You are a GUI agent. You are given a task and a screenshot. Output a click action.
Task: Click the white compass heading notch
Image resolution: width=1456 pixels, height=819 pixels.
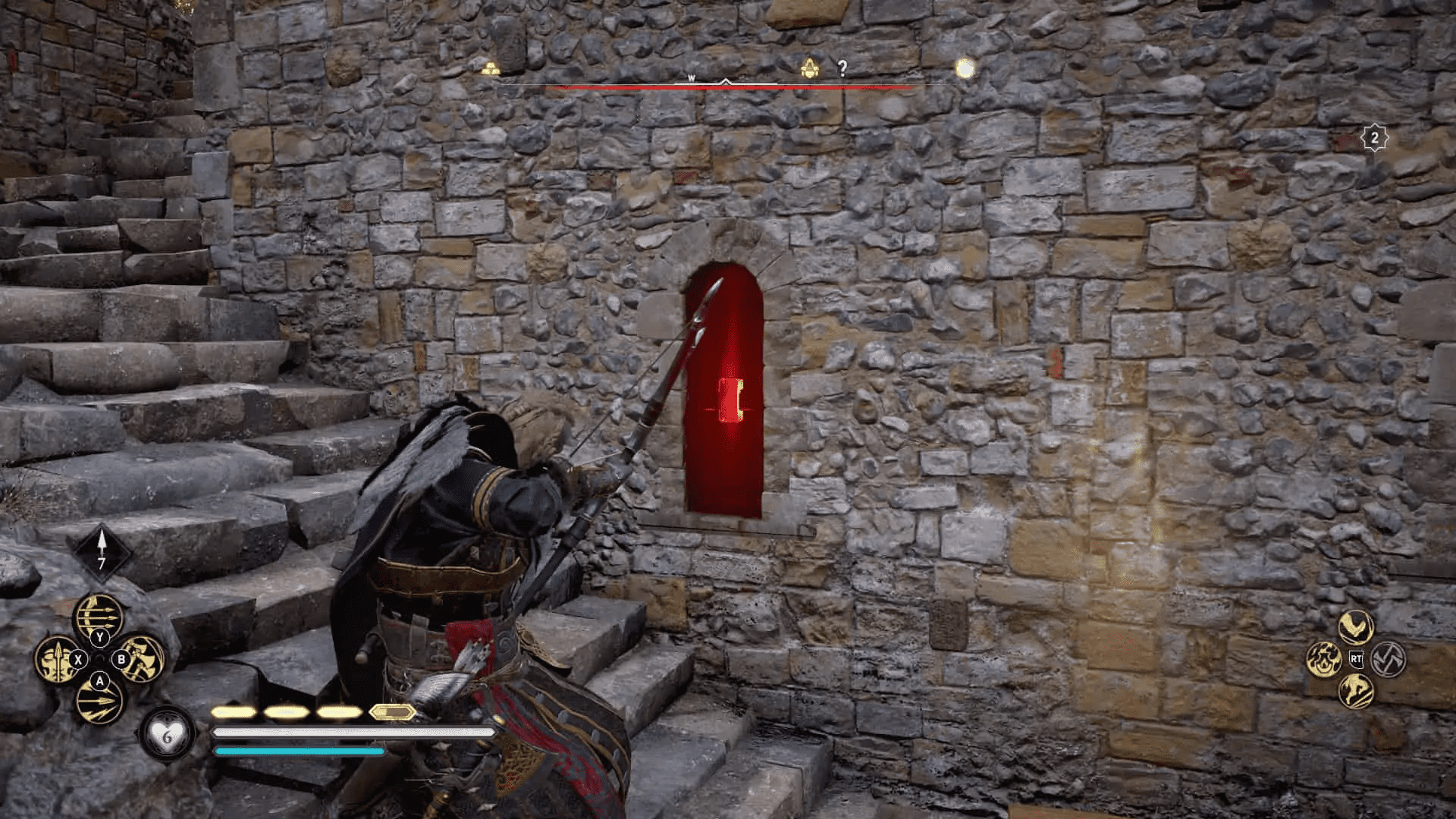[x=726, y=82]
